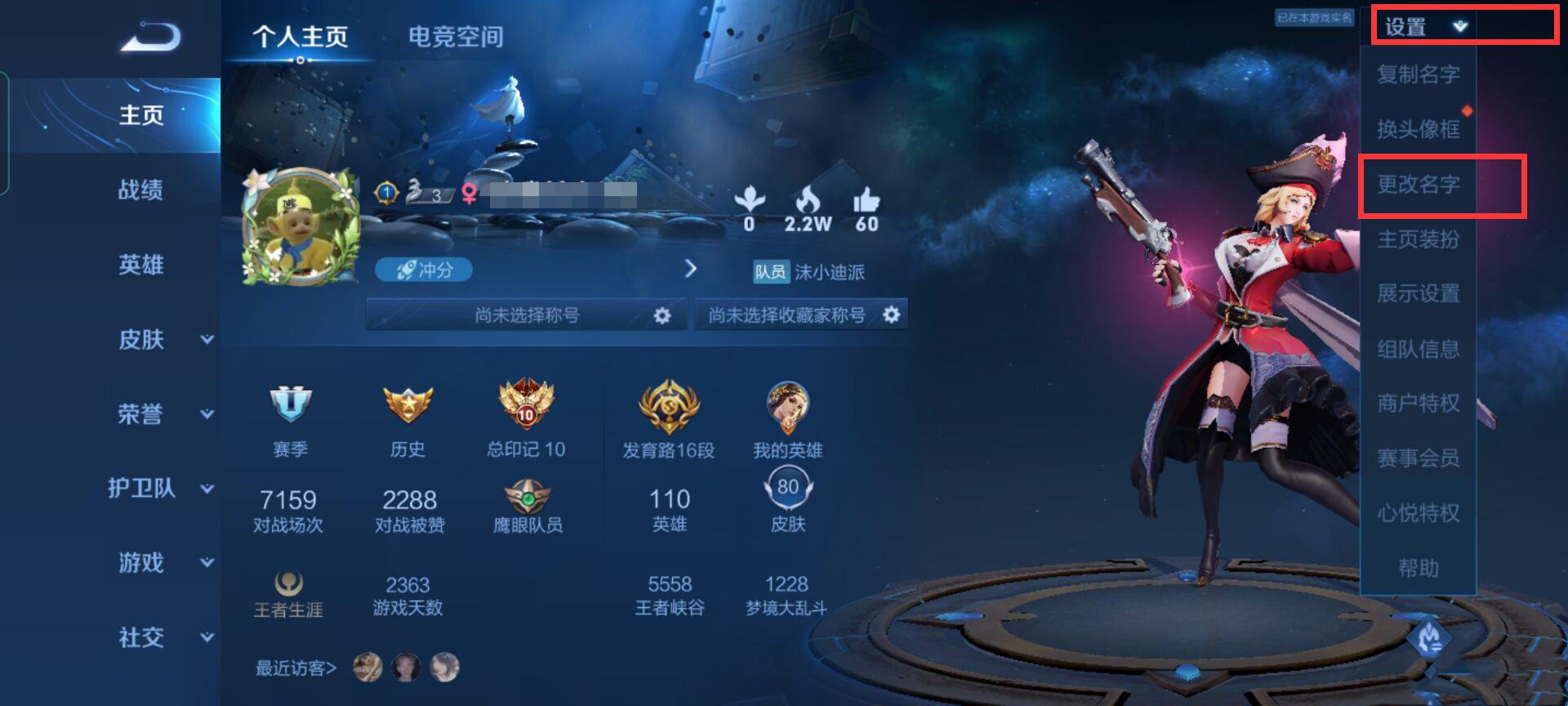Select the 展示设置 menu entry

[1419, 293]
